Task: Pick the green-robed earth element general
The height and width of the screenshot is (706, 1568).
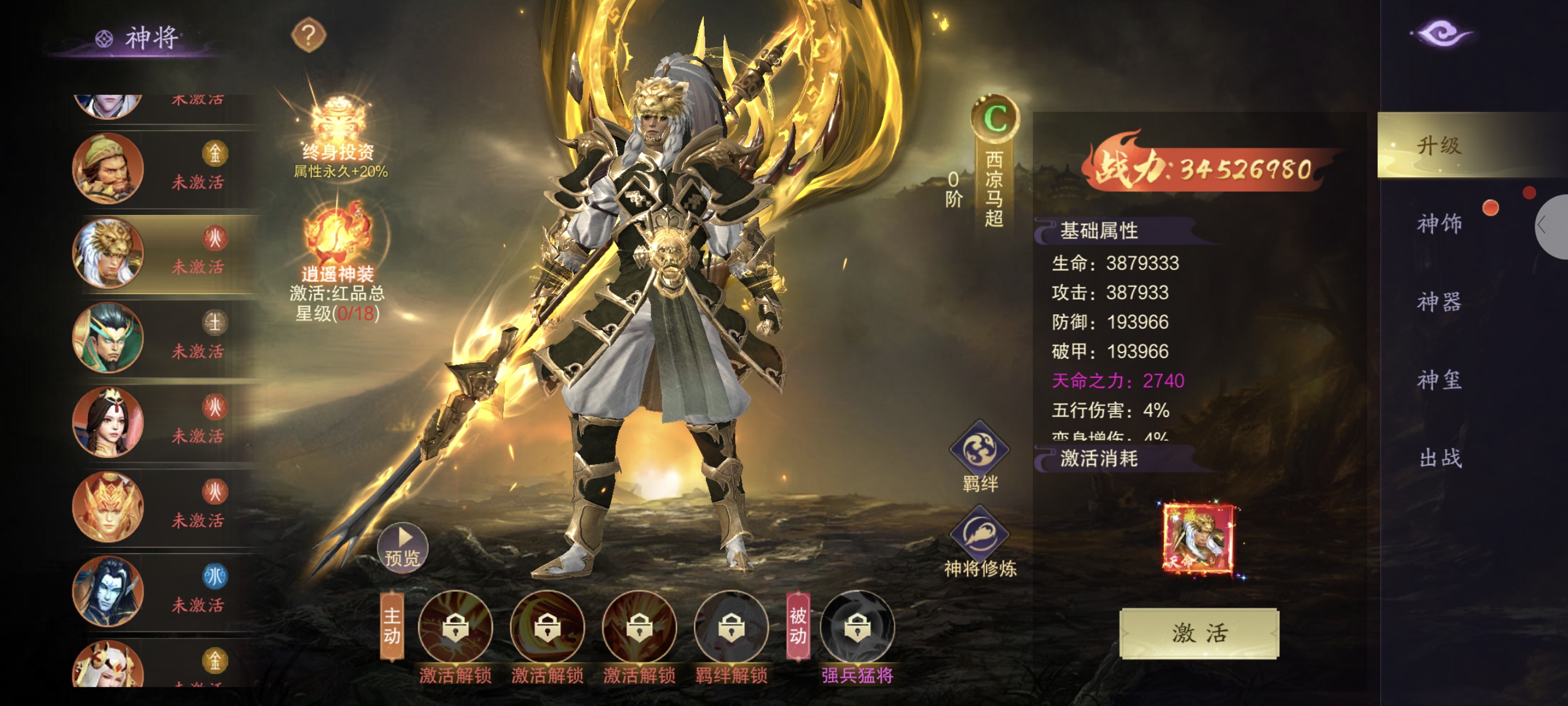Action: click(x=108, y=337)
